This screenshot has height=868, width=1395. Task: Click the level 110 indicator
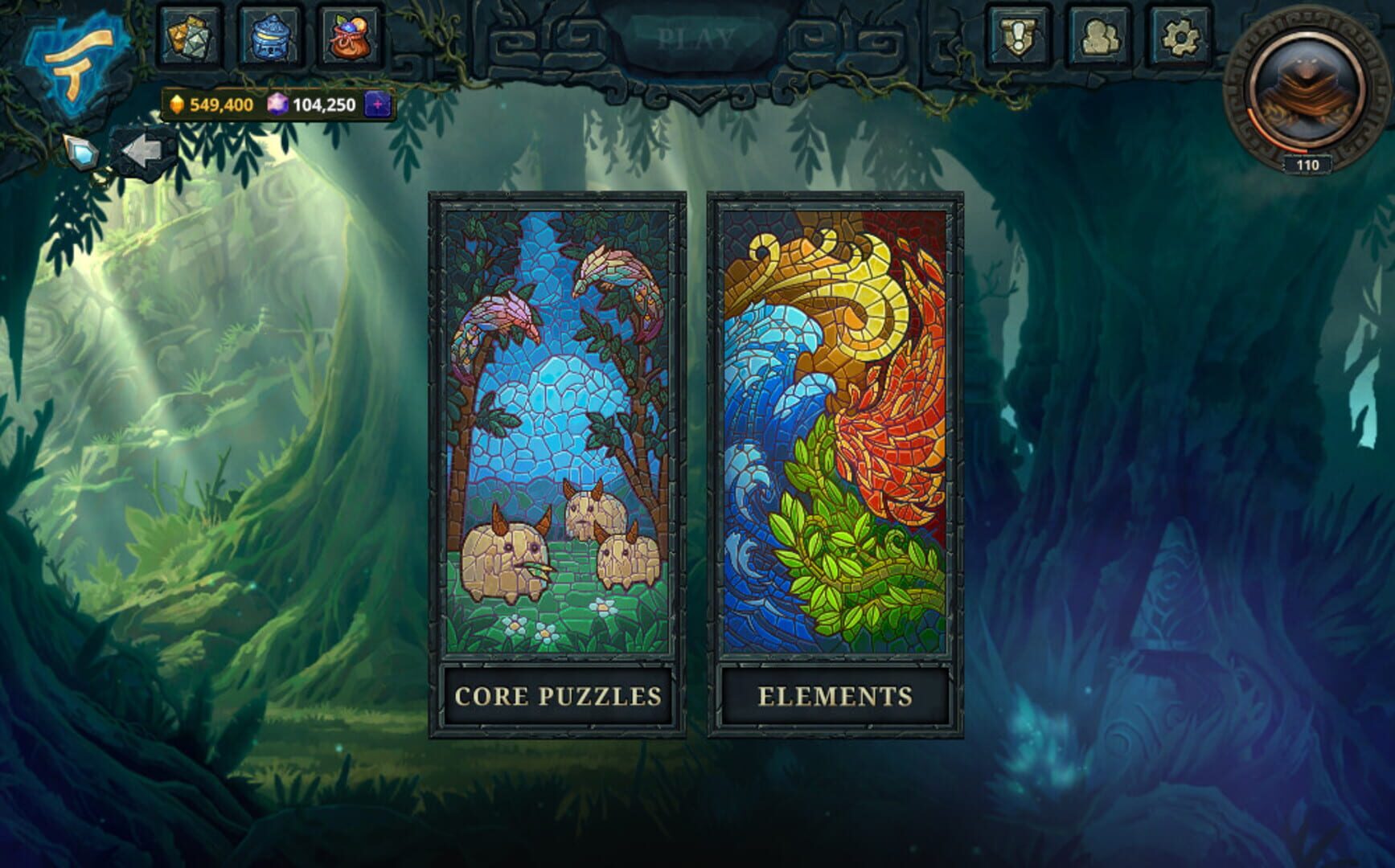tap(1307, 164)
